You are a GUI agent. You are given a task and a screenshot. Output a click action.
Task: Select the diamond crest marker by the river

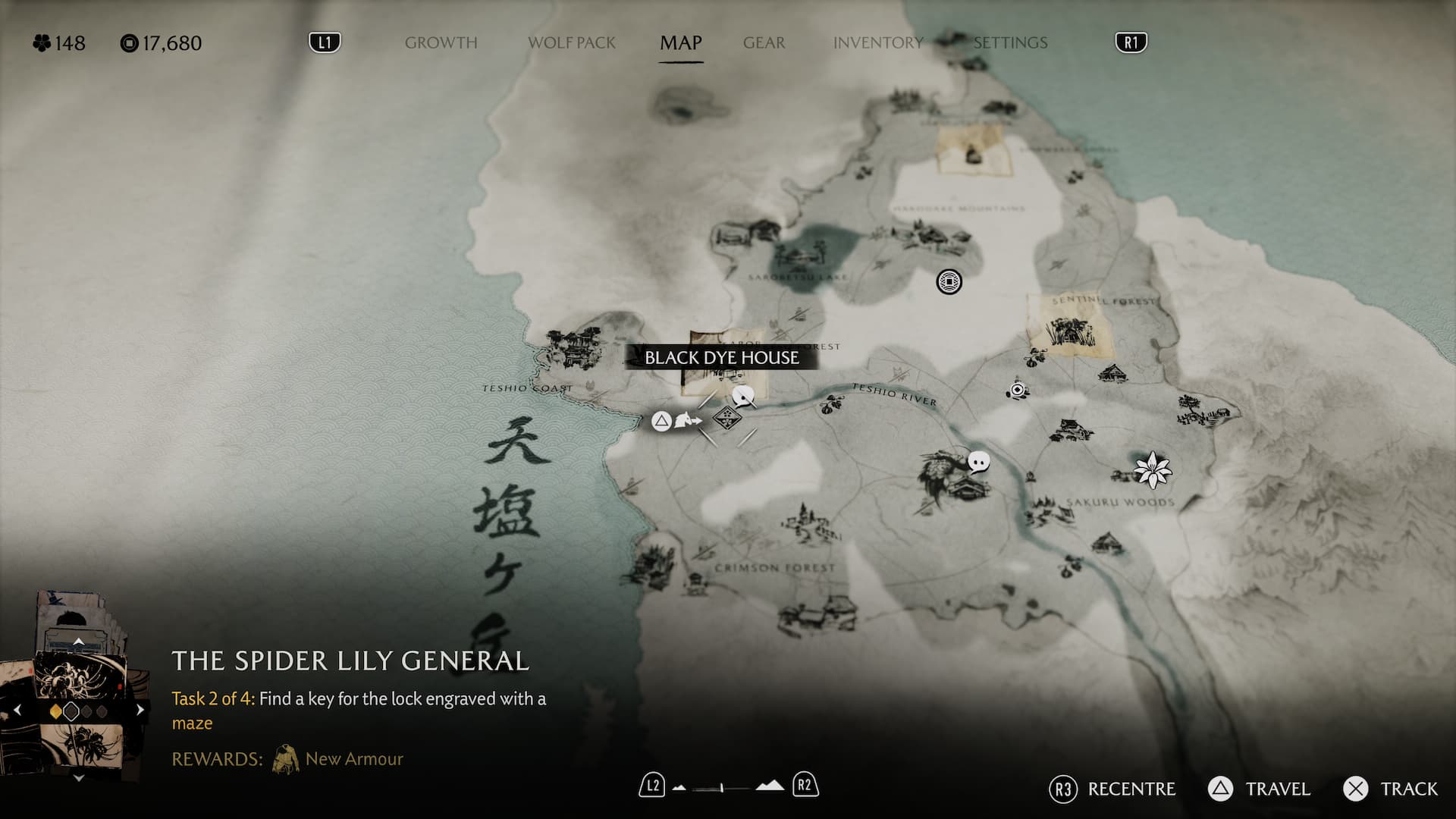pyautogui.click(x=726, y=417)
